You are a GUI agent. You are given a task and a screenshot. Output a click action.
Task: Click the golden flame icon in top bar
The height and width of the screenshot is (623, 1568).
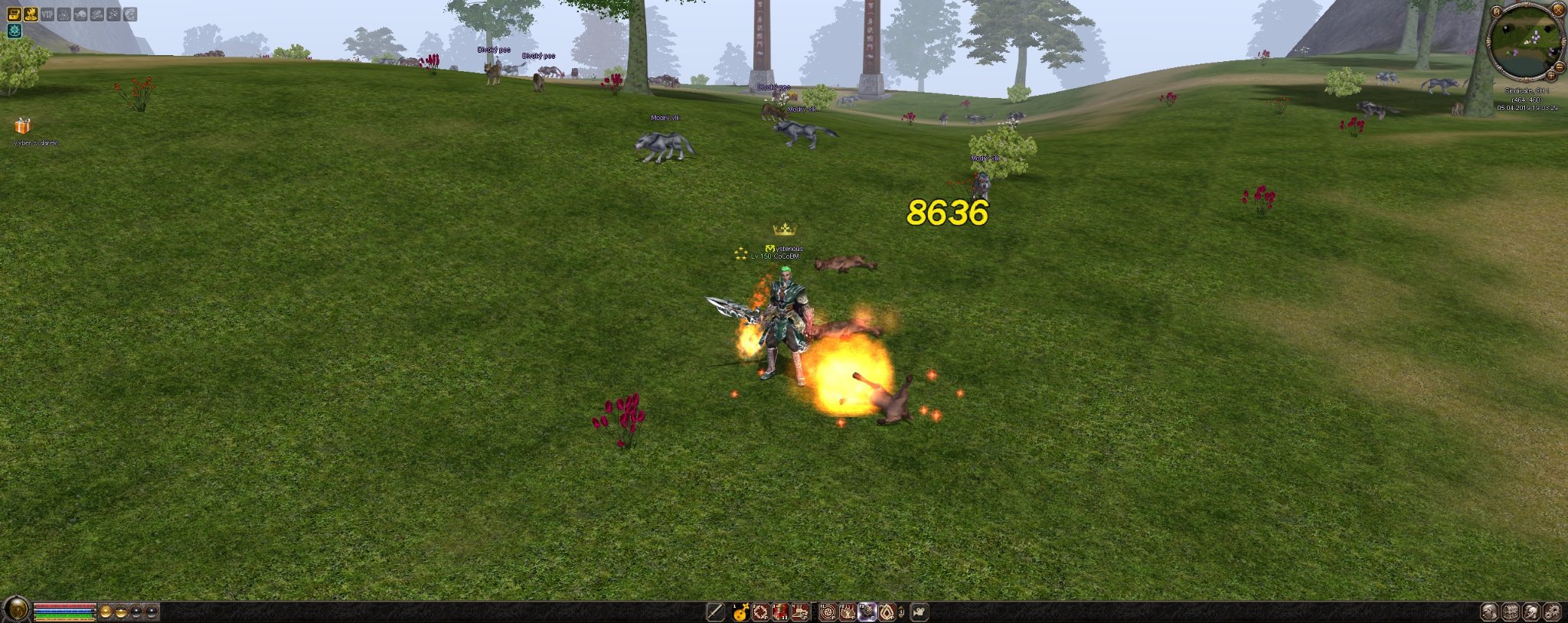[x=31, y=14]
